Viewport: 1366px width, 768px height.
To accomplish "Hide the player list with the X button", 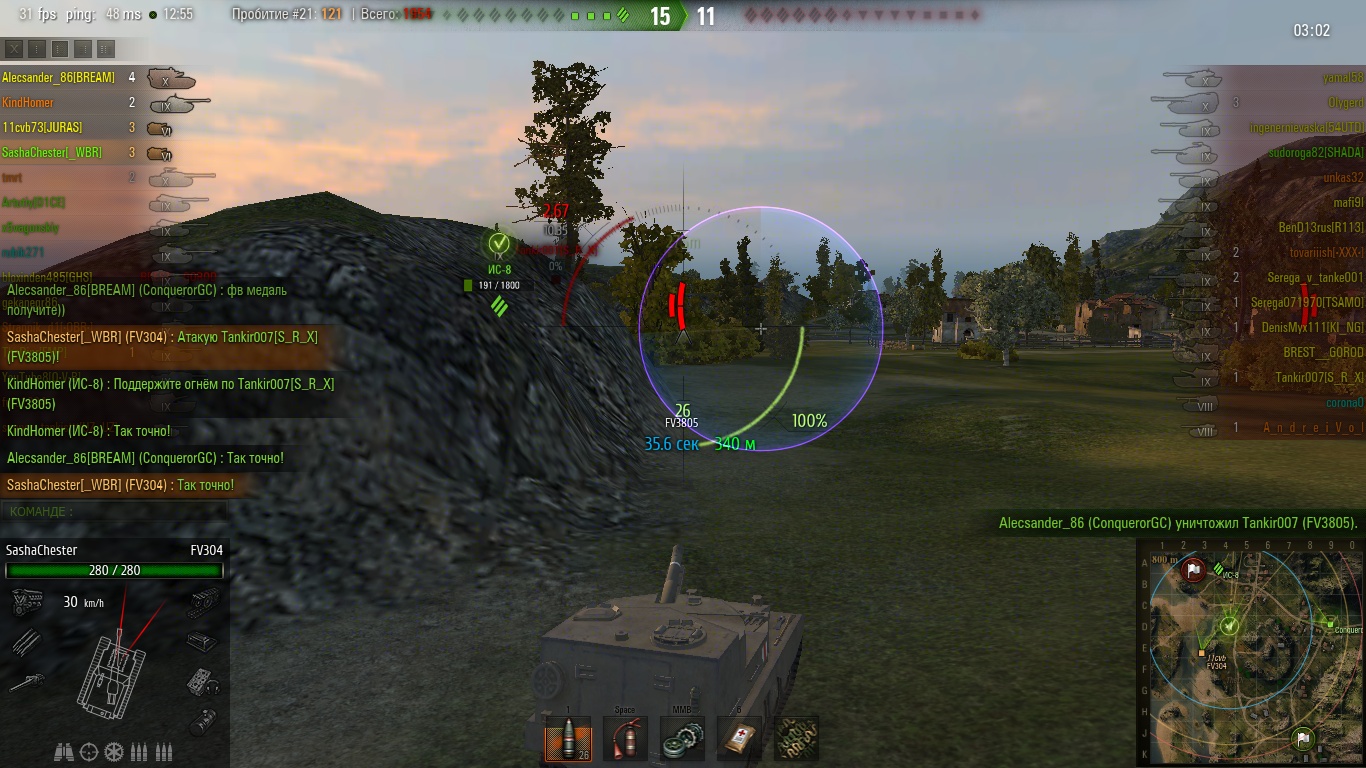I will tap(14, 48).
